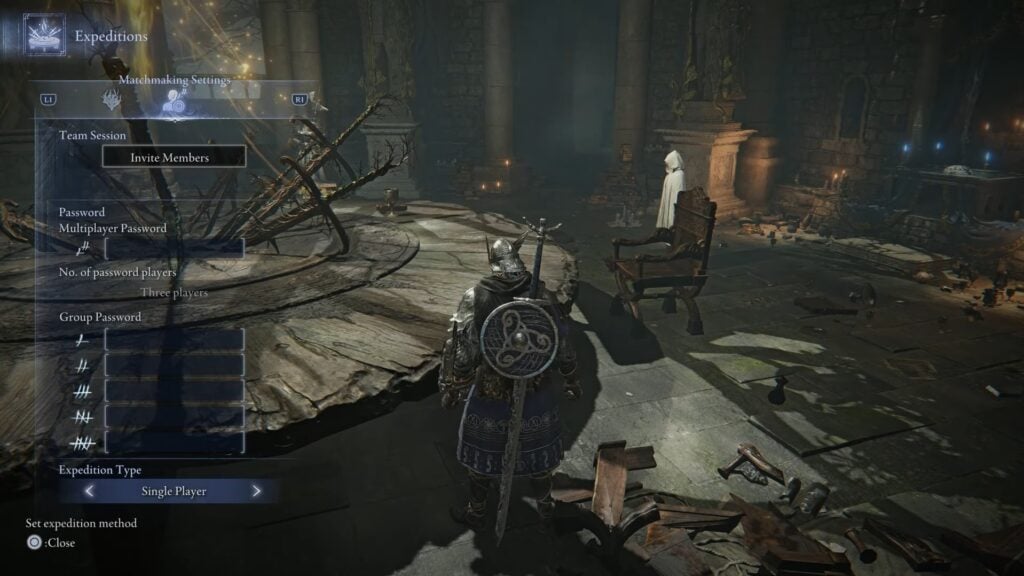Select the first Group Password field

pyautogui.click(x=173, y=340)
